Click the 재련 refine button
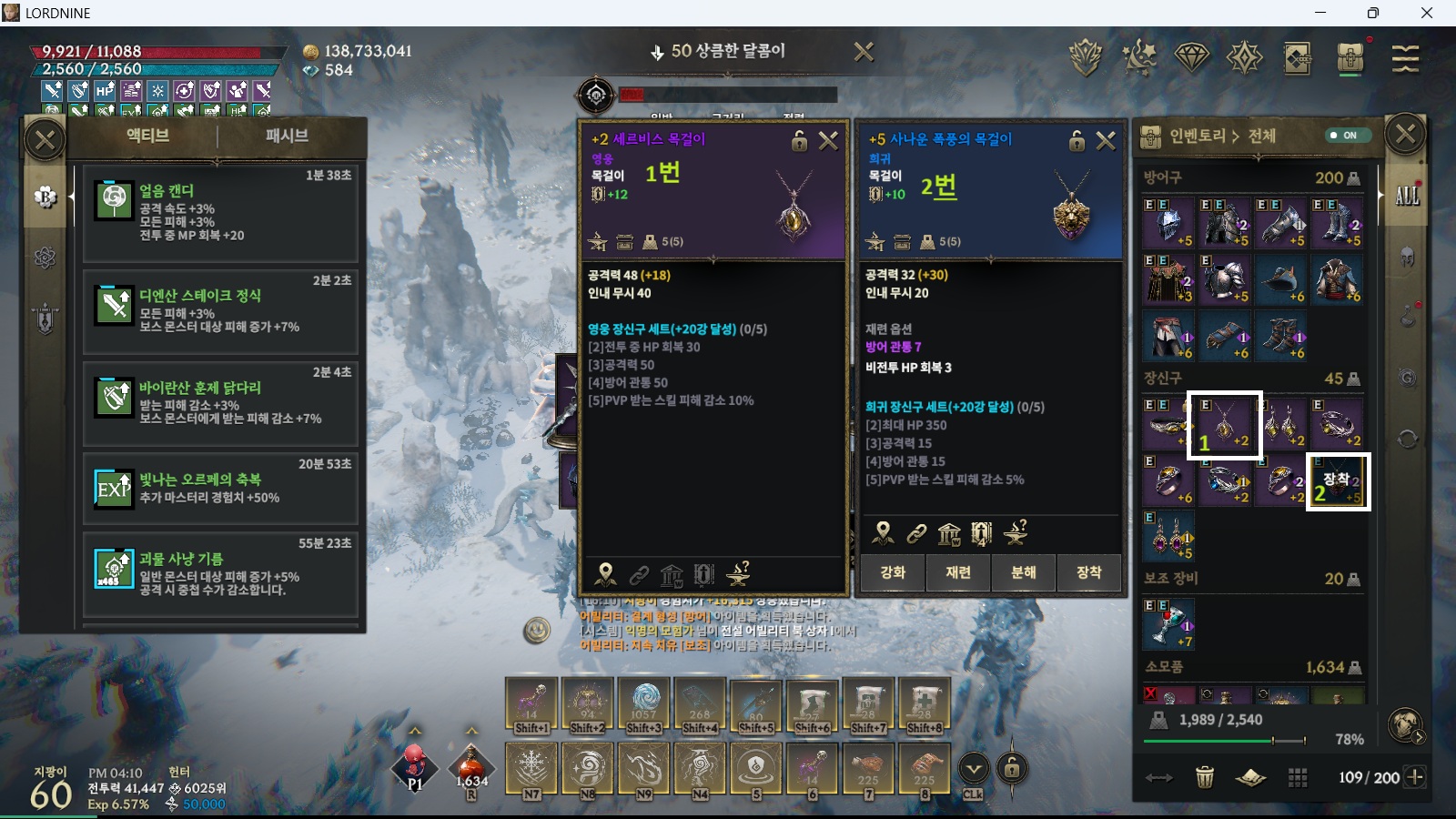Viewport: 1456px width, 819px height. click(x=958, y=572)
